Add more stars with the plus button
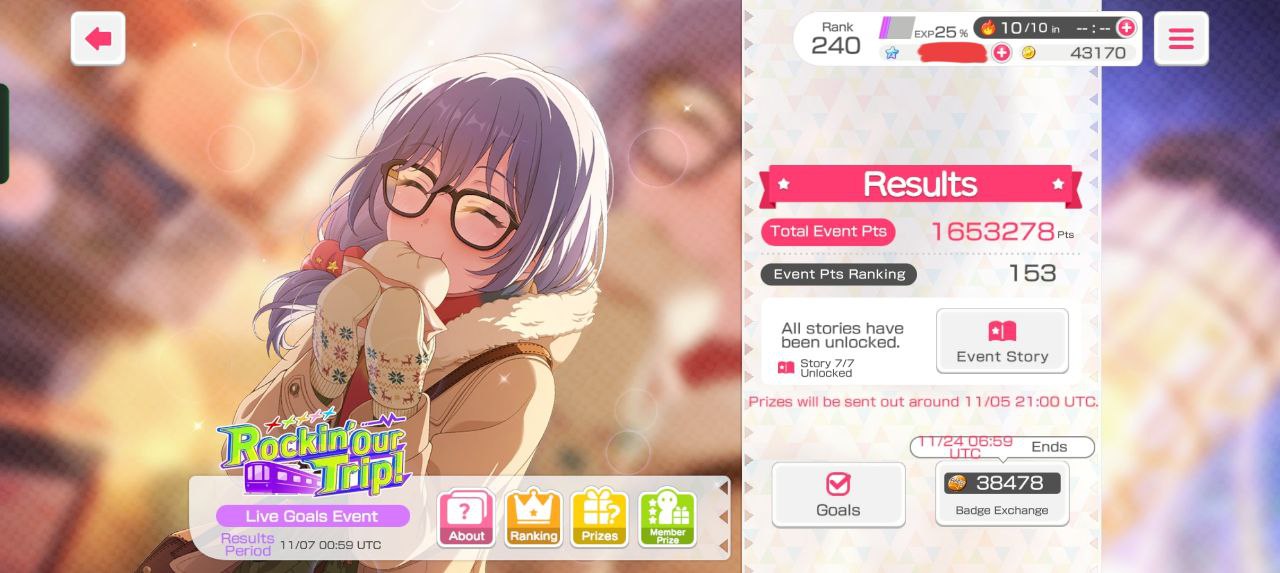The image size is (1280, 573). 1001,53
